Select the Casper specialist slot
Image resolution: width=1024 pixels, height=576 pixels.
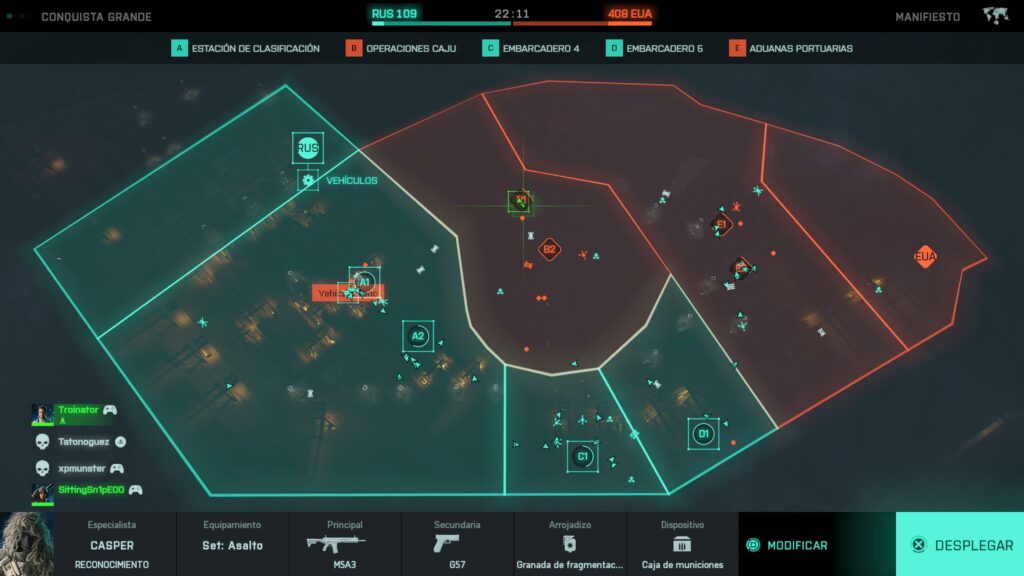pyautogui.click(x=112, y=545)
